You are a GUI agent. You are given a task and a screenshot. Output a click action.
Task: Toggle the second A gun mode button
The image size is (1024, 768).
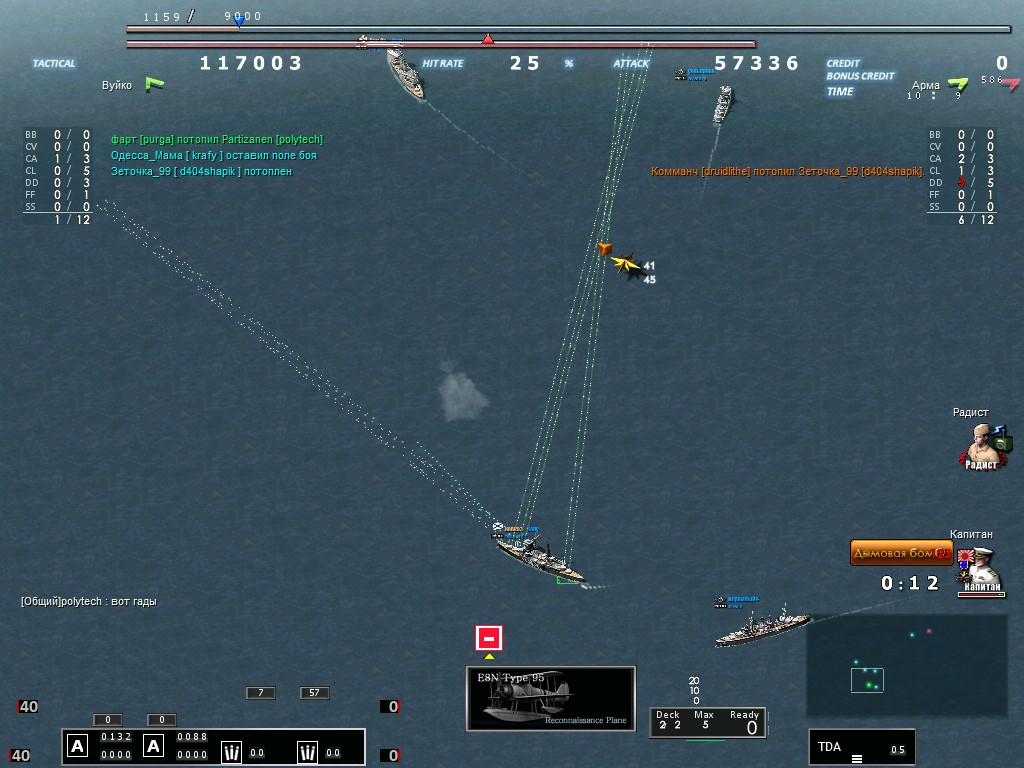tap(154, 746)
